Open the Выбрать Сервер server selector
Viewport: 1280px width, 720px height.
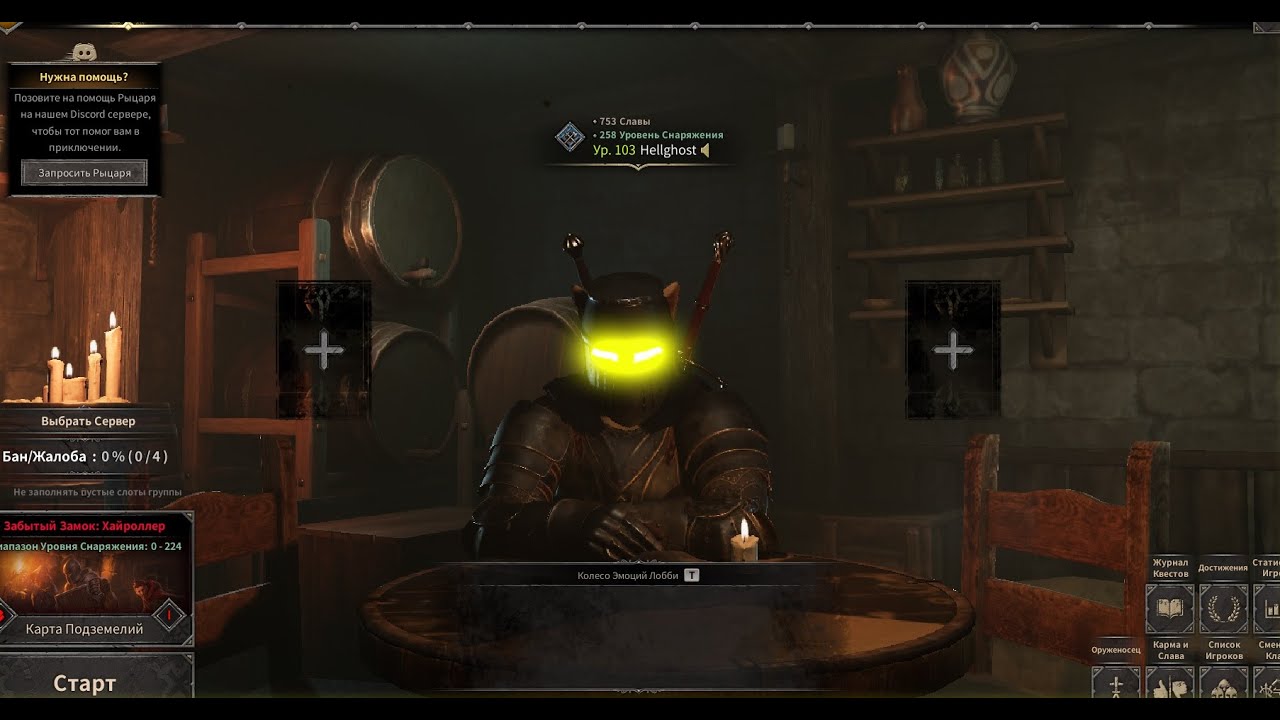[88, 421]
